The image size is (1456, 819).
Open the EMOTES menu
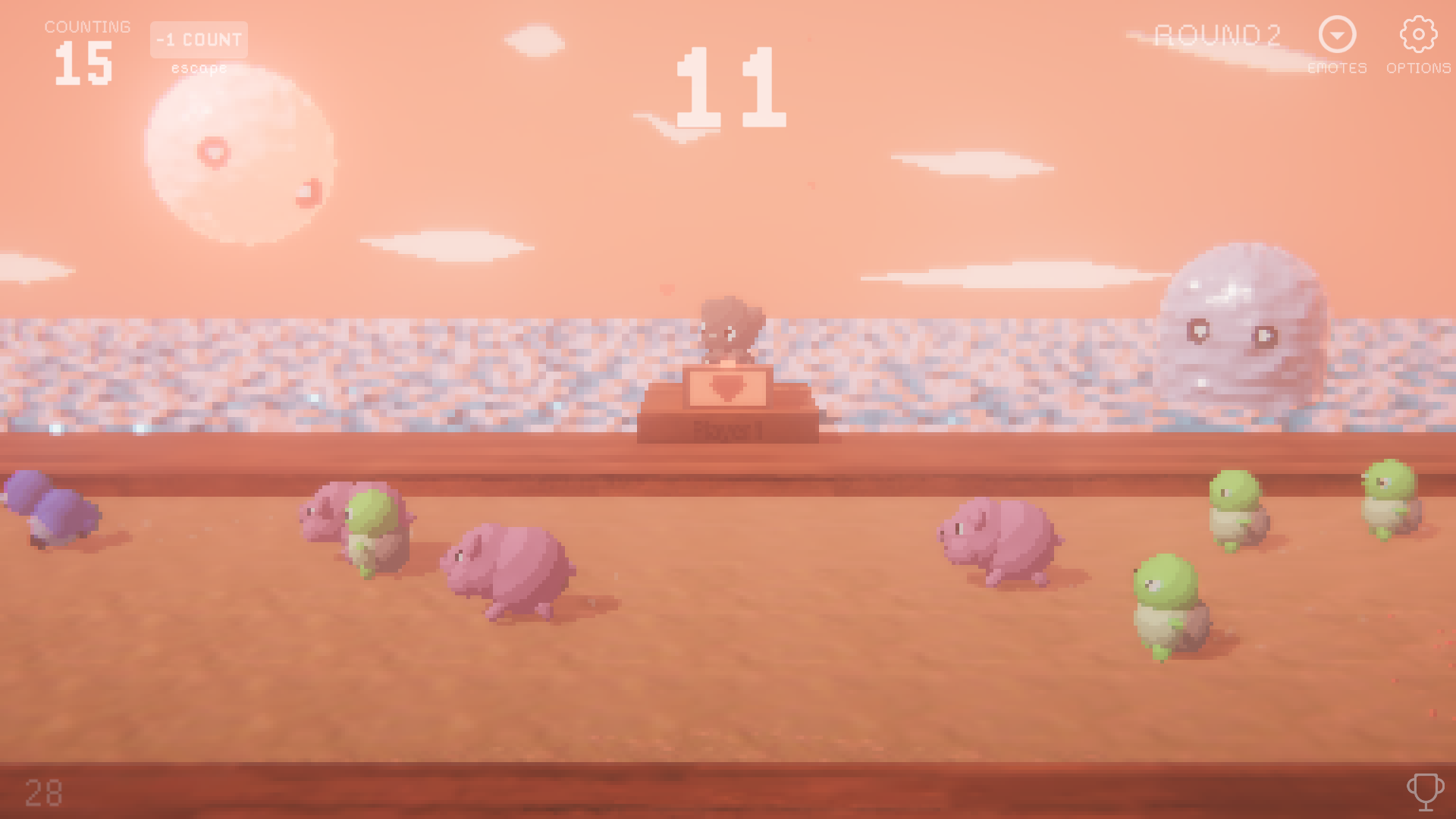coord(1337,45)
